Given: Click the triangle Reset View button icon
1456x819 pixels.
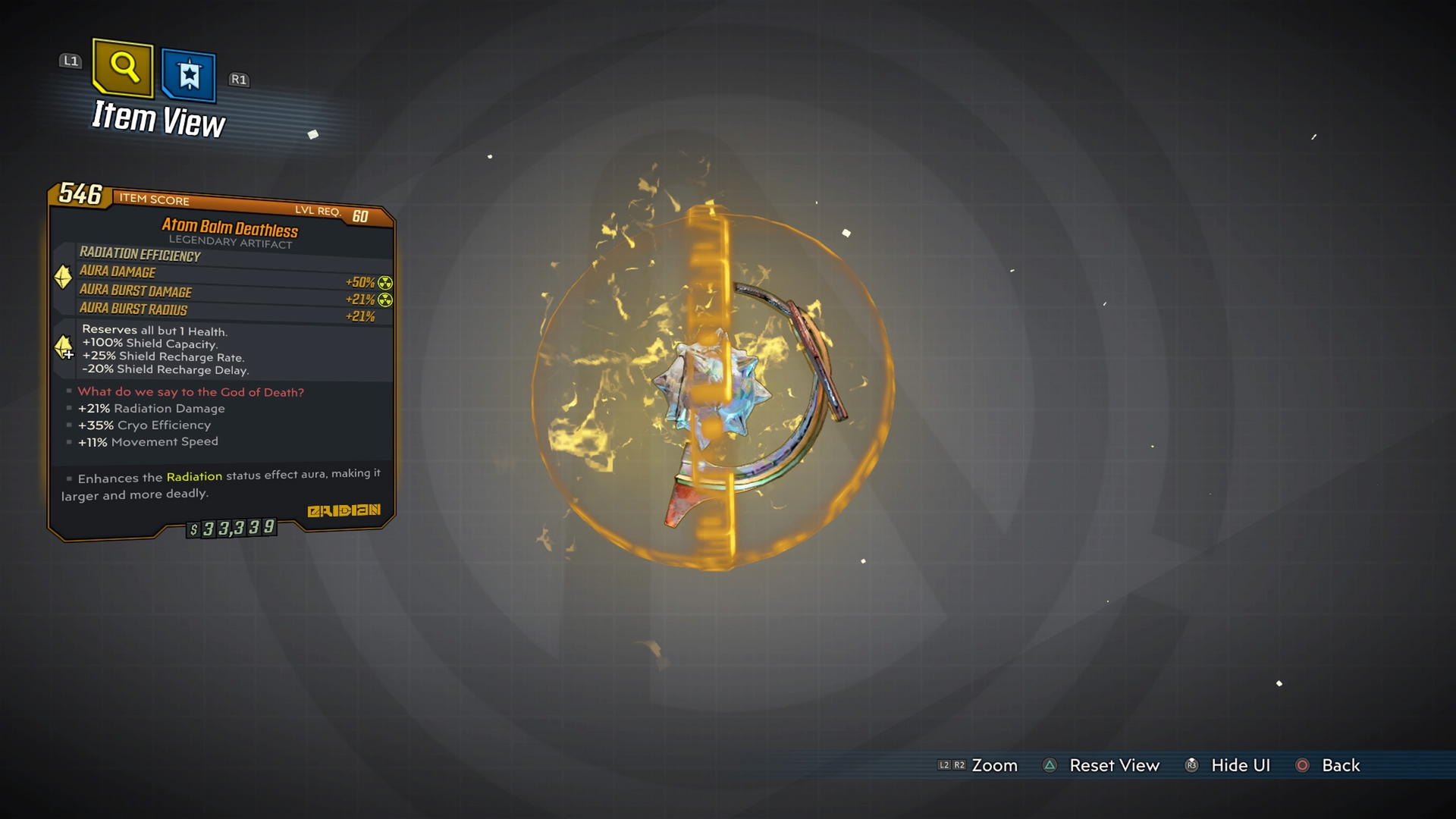Looking at the screenshot, I should point(1049,766).
